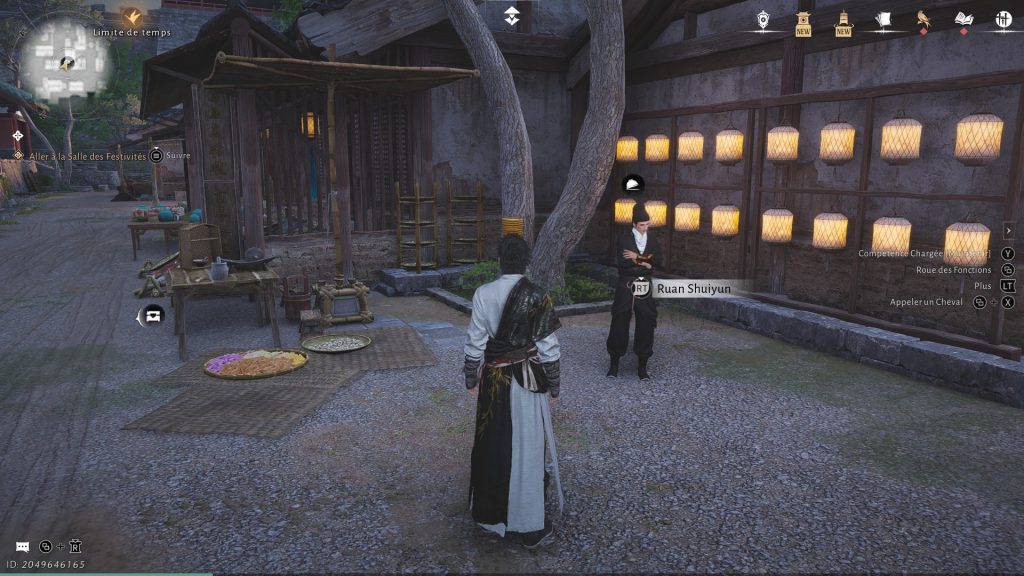1024x576 pixels.
Task: Open the yellow bird icon menu
Action: (x=923, y=19)
